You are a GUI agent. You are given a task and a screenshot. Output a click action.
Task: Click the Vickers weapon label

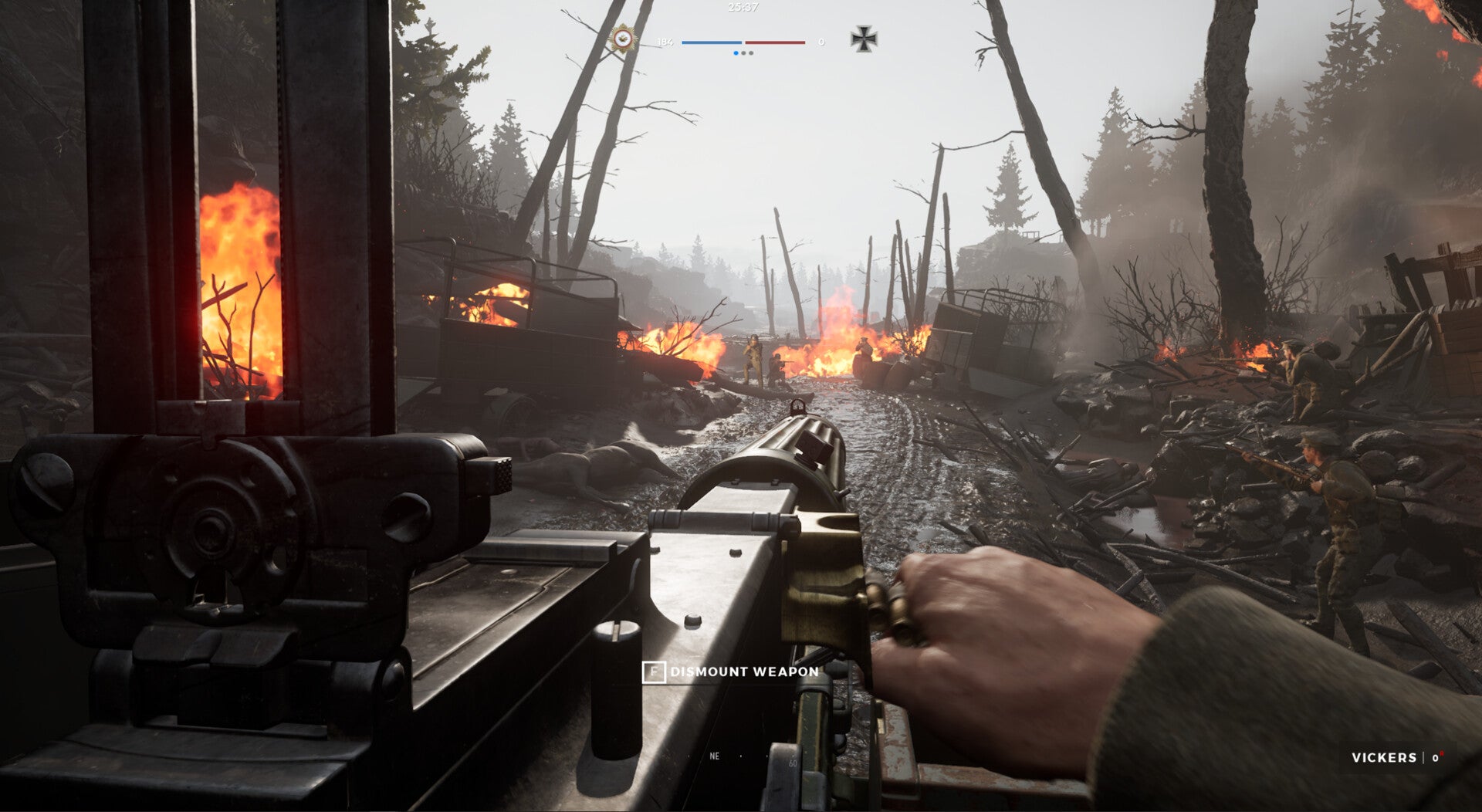pos(1383,757)
